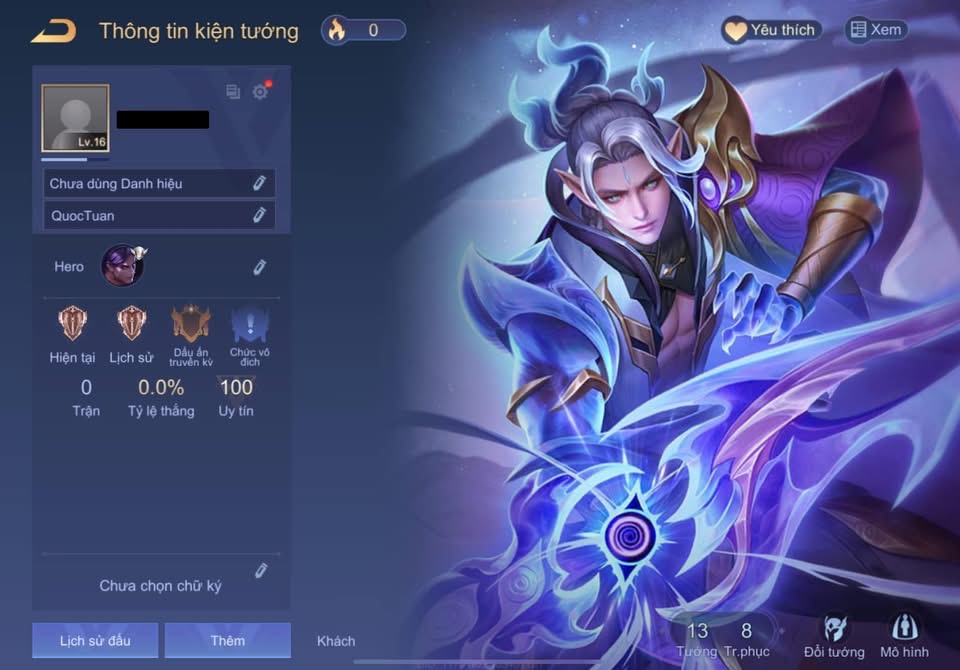
Task: Select the Lịch sử rank badge
Action: [x=131, y=324]
